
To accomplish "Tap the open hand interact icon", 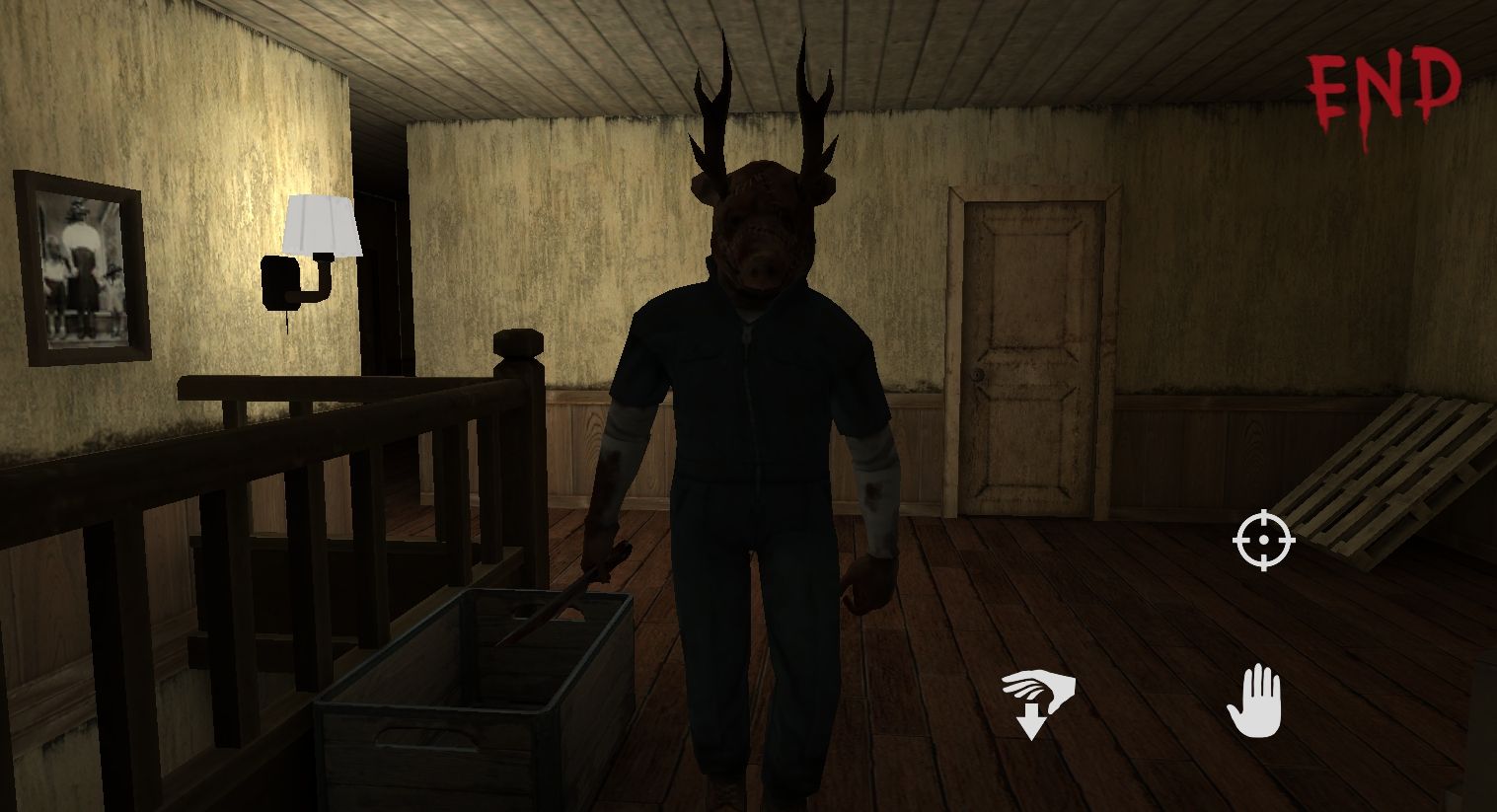I will [1254, 701].
